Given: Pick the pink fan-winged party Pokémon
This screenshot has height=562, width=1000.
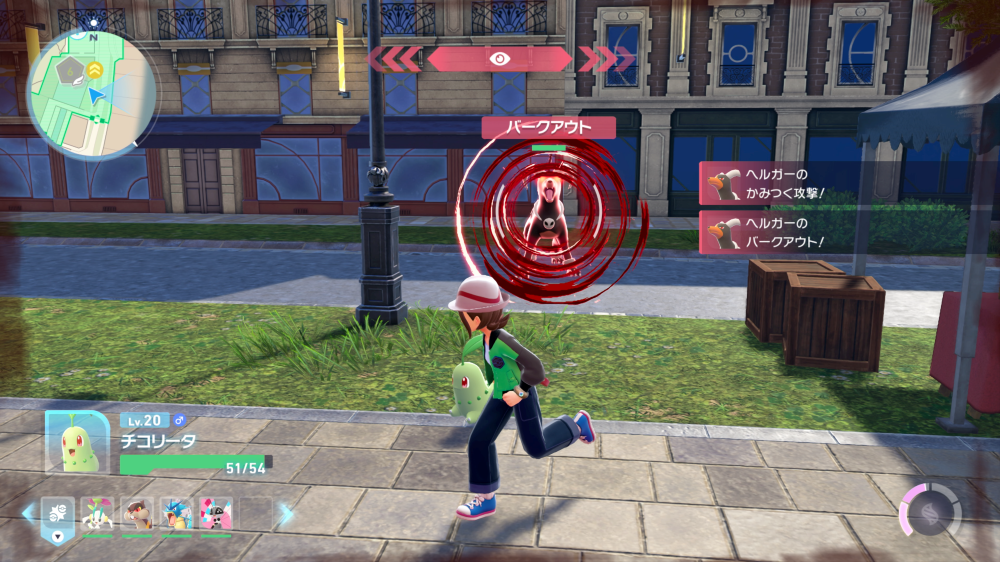Looking at the screenshot, I should point(215,514).
